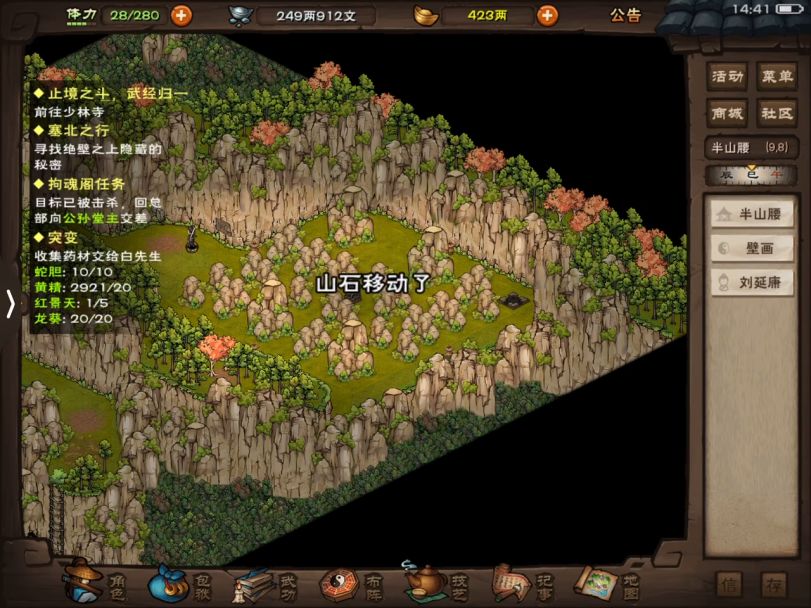
Task: Select the 半山腰 location entry
Action: (x=752, y=214)
